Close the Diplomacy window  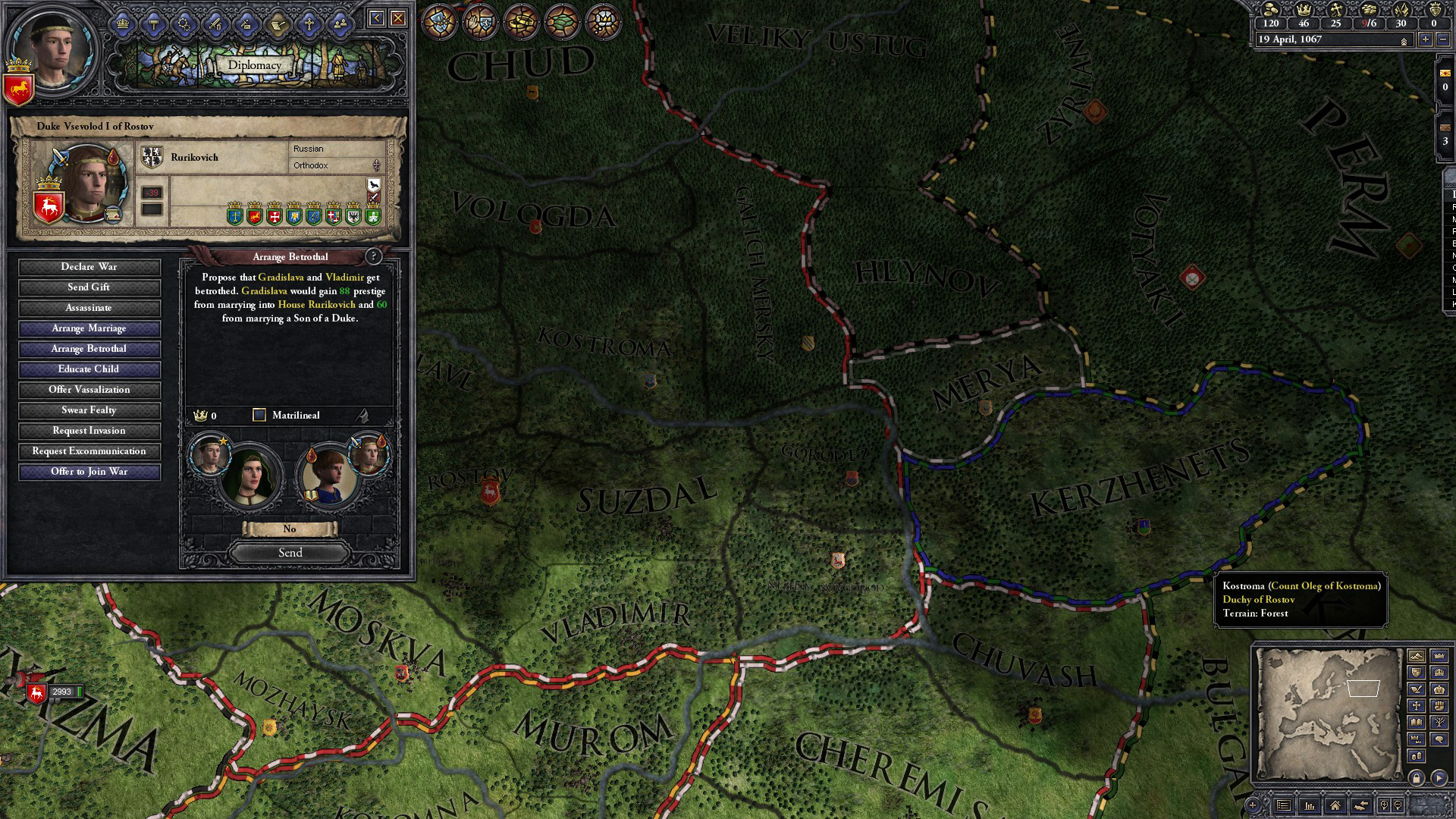397,18
